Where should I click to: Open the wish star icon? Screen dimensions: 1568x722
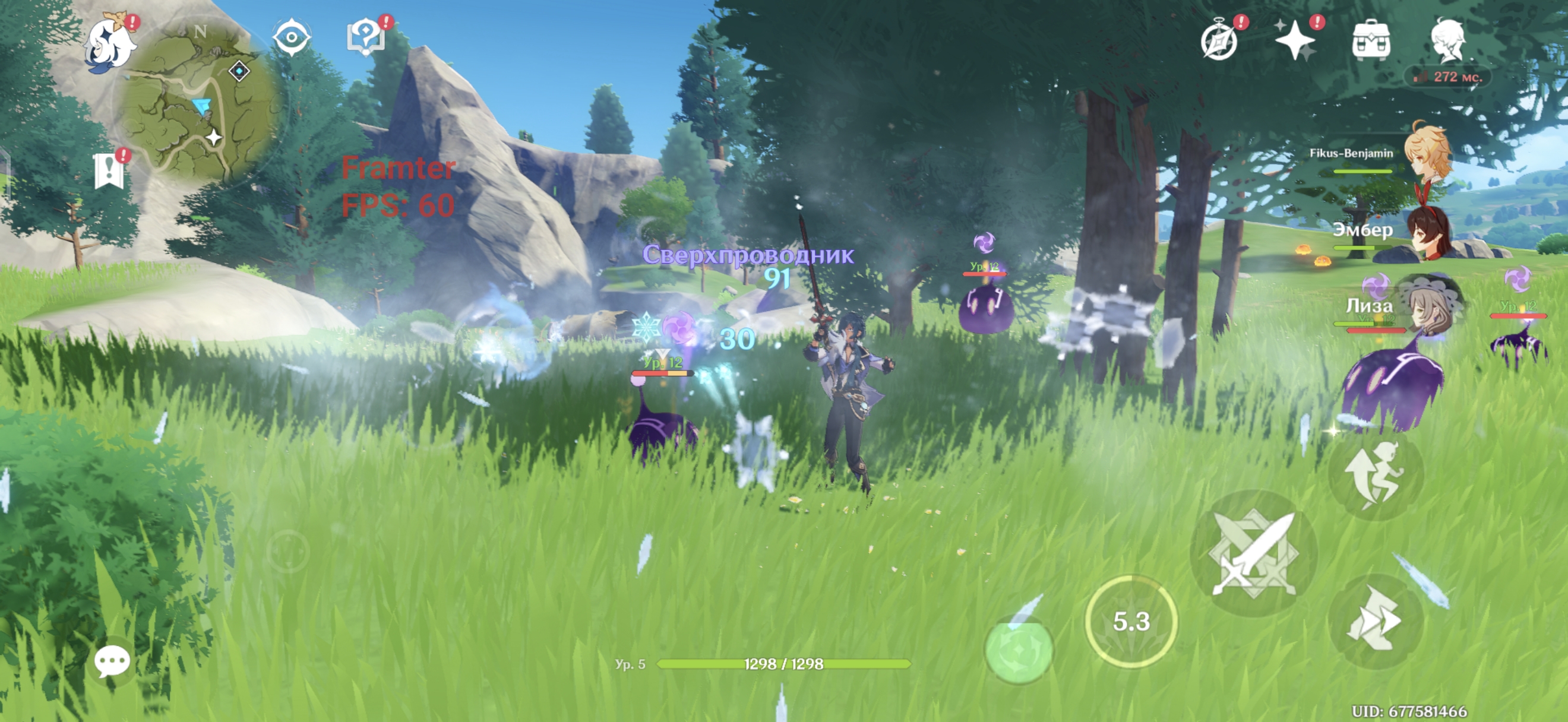(x=1296, y=40)
